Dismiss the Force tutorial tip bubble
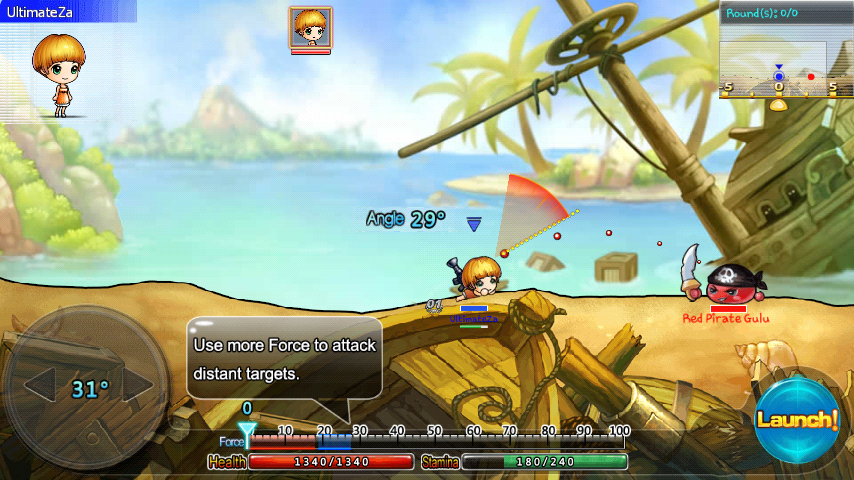This screenshot has height=480, width=854. [x=284, y=359]
